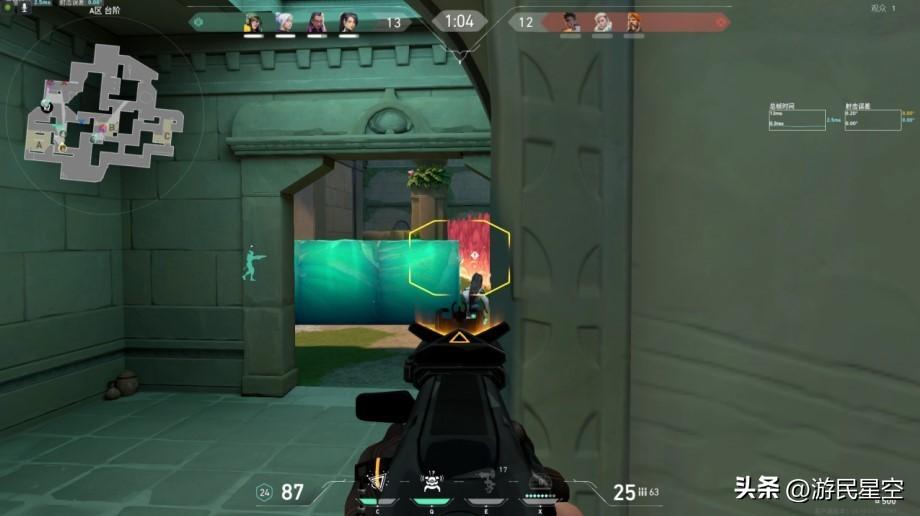Image resolution: width=920 pixels, height=516 pixels.
Task: Click the shield armor icon
Action: point(264,491)
